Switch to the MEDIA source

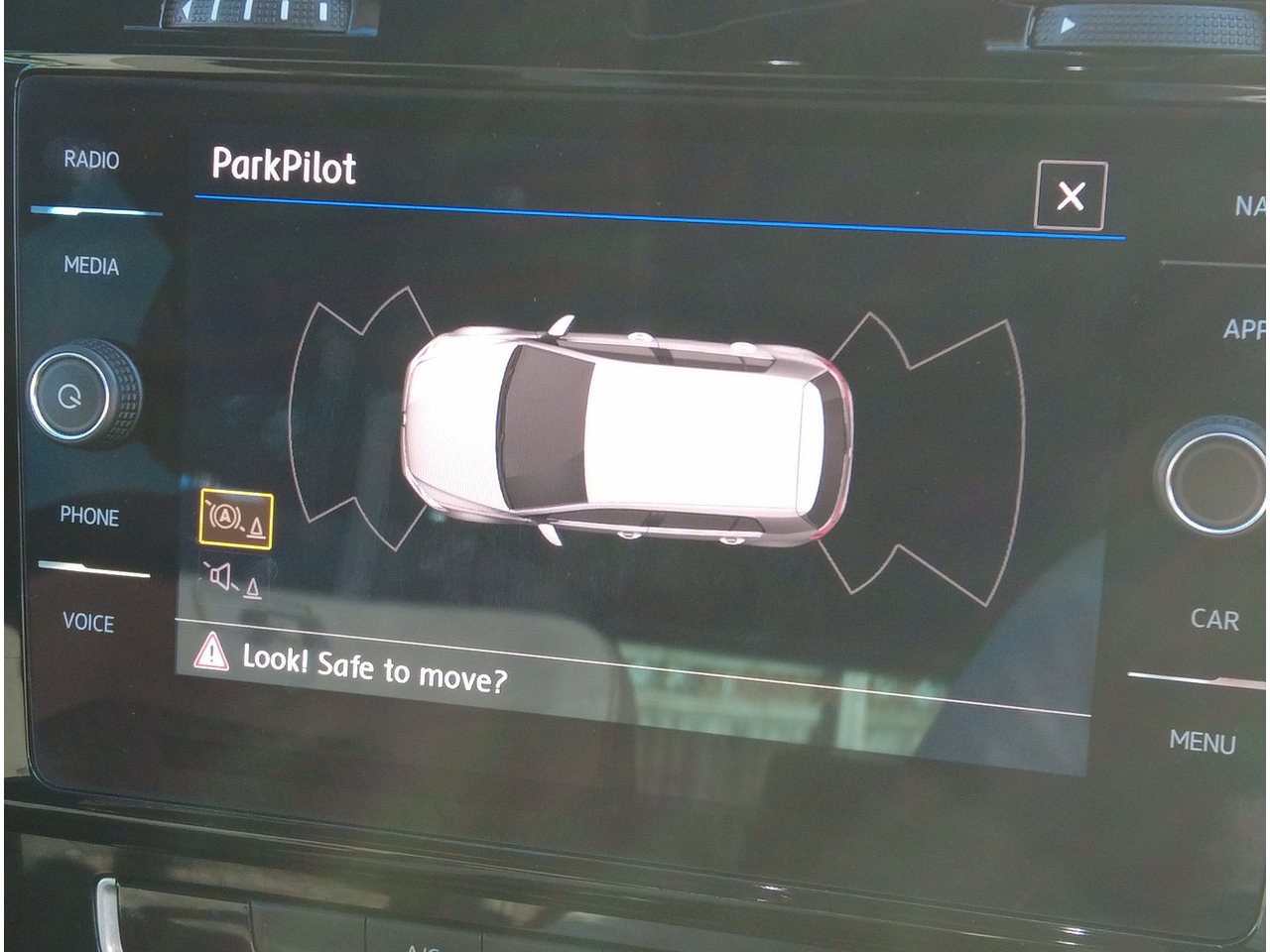[x=91, y=266]
